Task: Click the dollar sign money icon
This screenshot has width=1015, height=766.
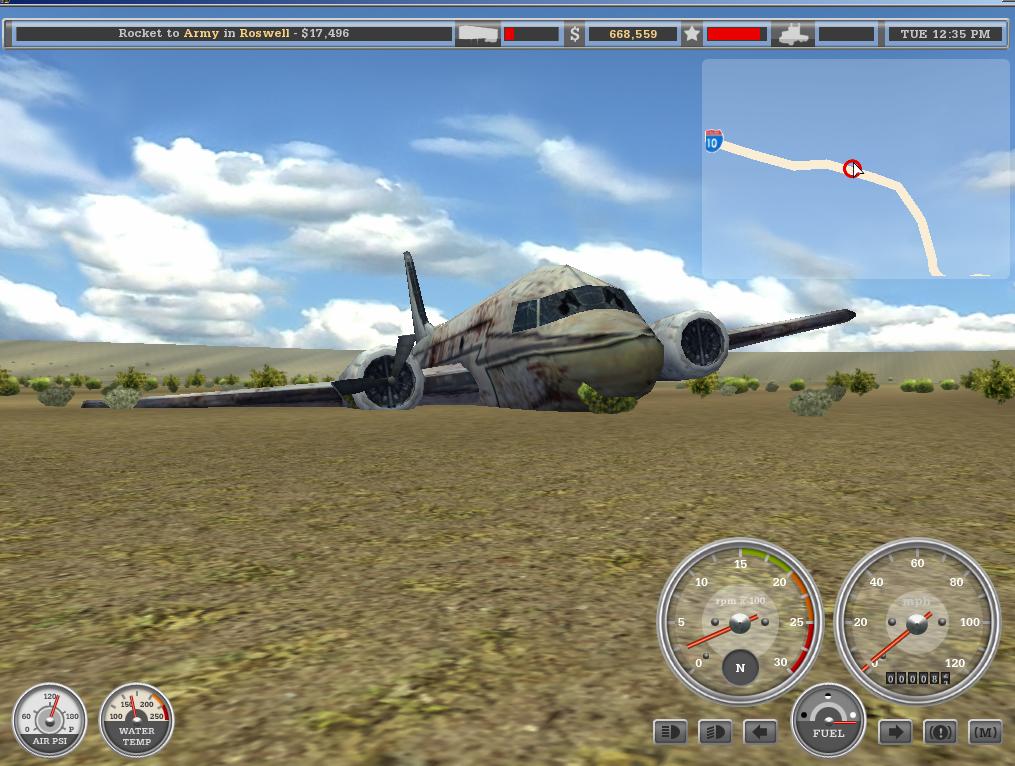Action: [x=575, y=34]
